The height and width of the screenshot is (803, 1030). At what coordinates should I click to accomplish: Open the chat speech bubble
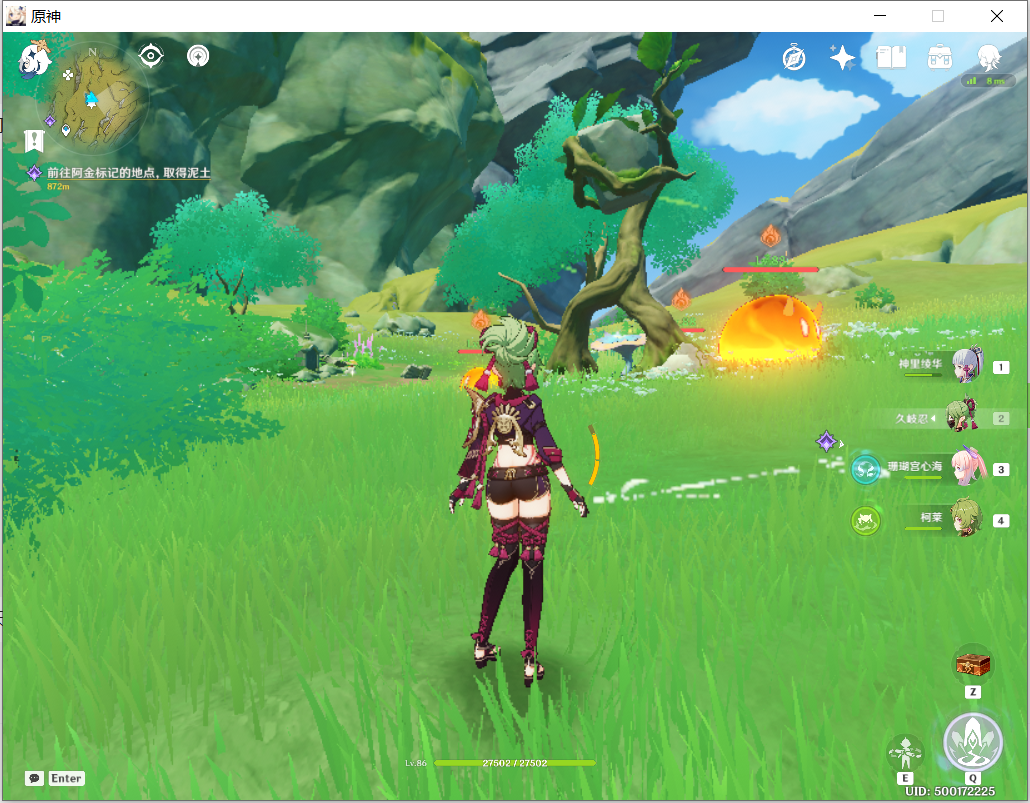coord(35,778)
